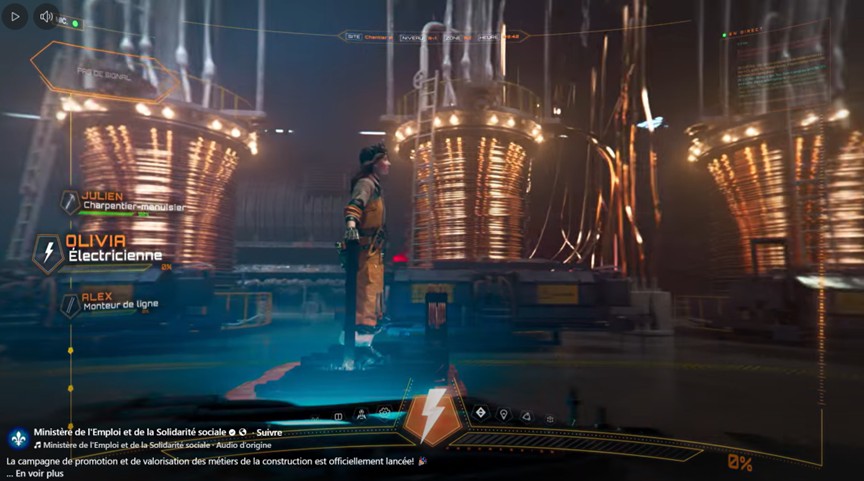The width and height of the screenshot is (864, 481).
Task: Activate the central lightning bolt ability
Action: [433, 416]
